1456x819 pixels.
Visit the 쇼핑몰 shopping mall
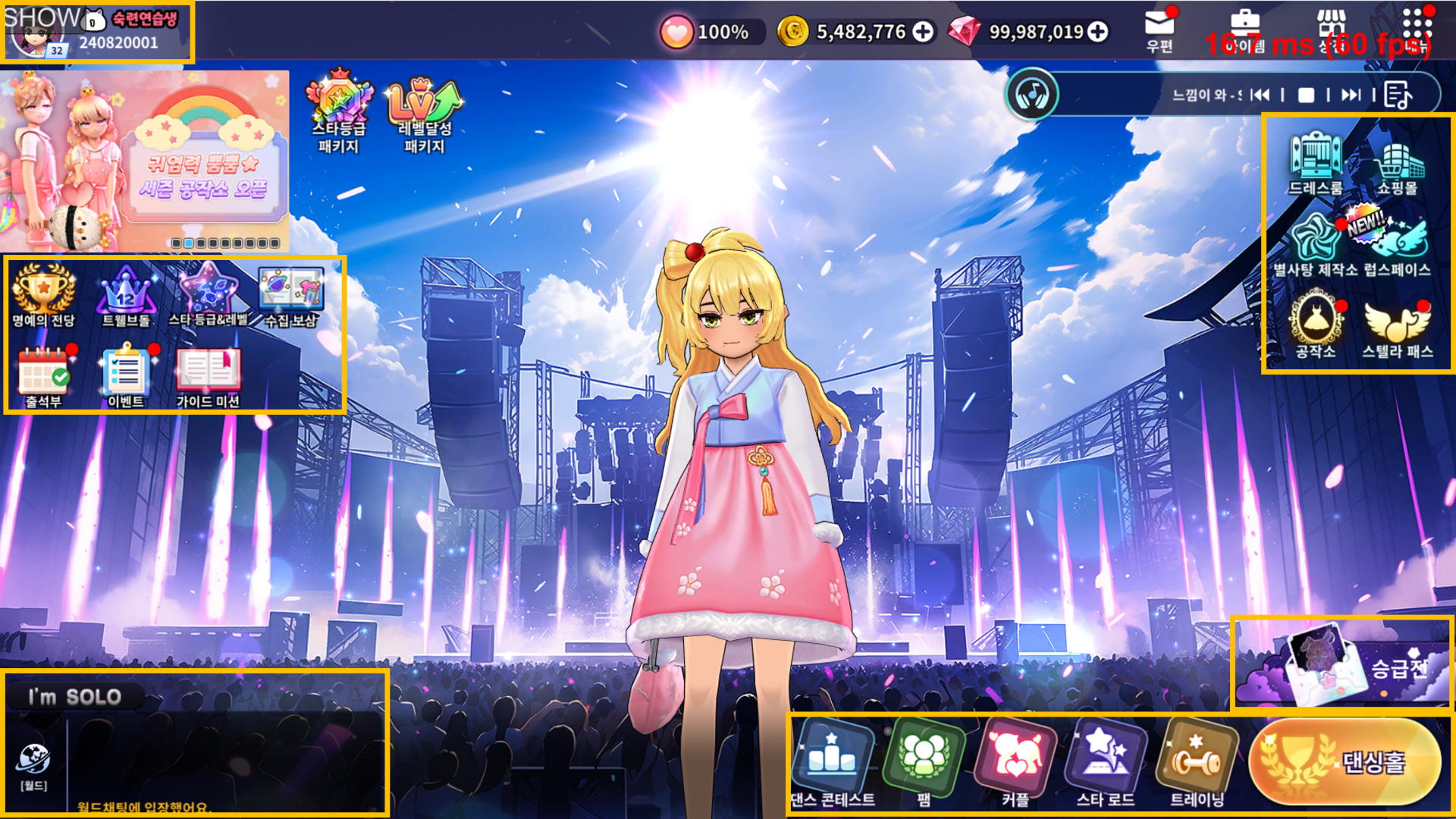[x=1397, y=163]
